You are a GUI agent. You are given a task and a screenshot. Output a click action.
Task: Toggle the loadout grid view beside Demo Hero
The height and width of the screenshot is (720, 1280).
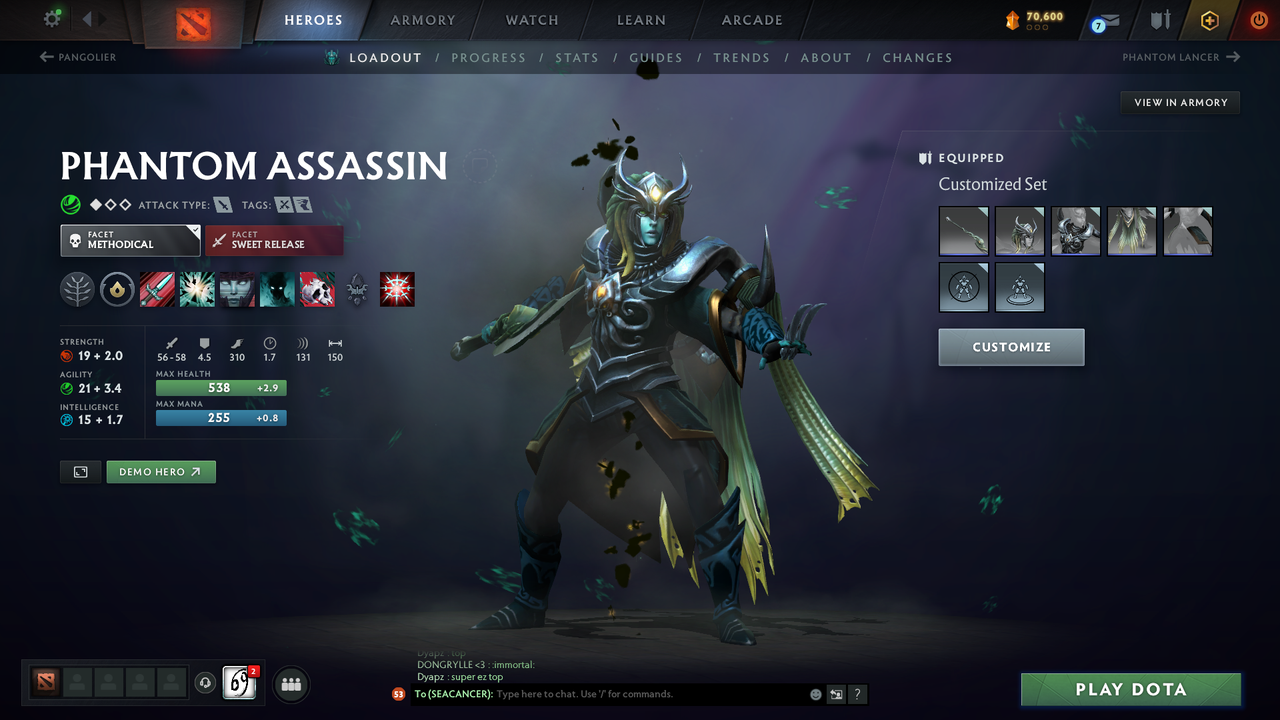click(x=80, y=471)
